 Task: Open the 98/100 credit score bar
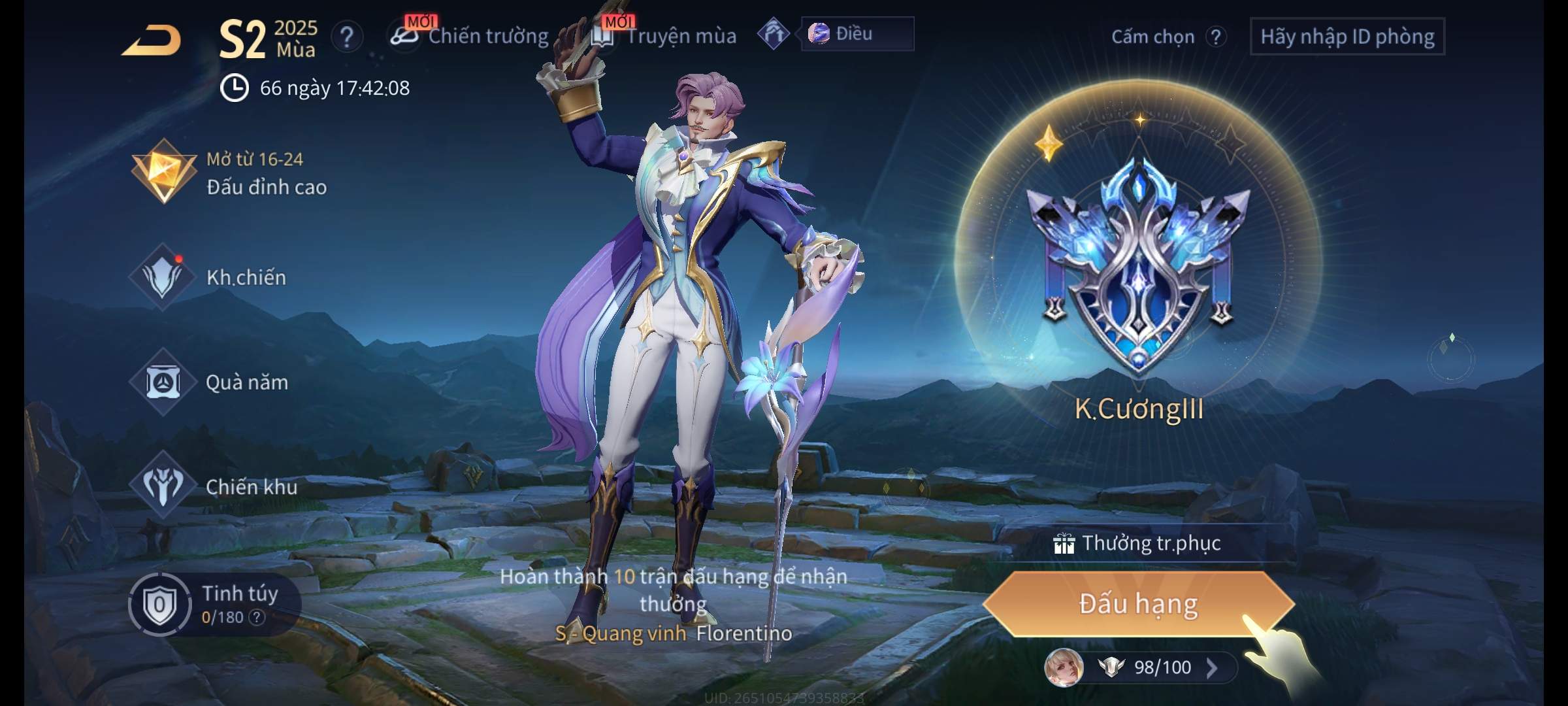(x=1163, y=667)
